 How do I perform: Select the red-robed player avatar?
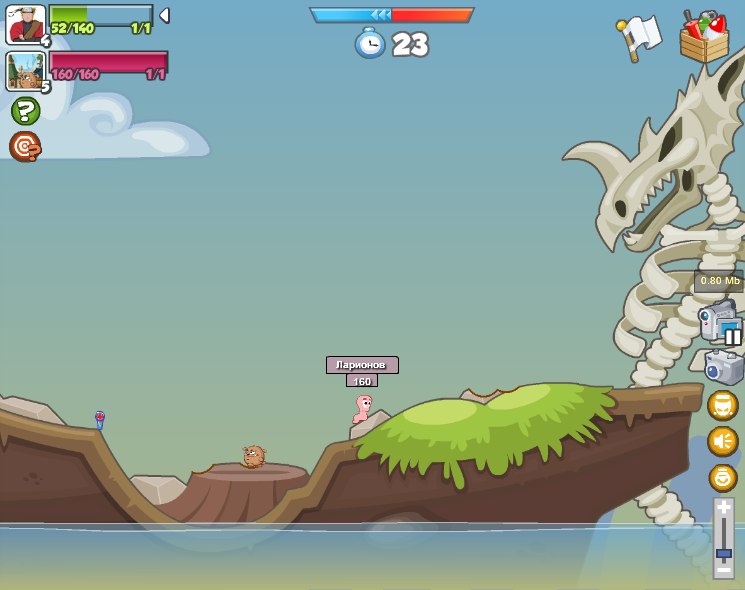tap(25, 24)
